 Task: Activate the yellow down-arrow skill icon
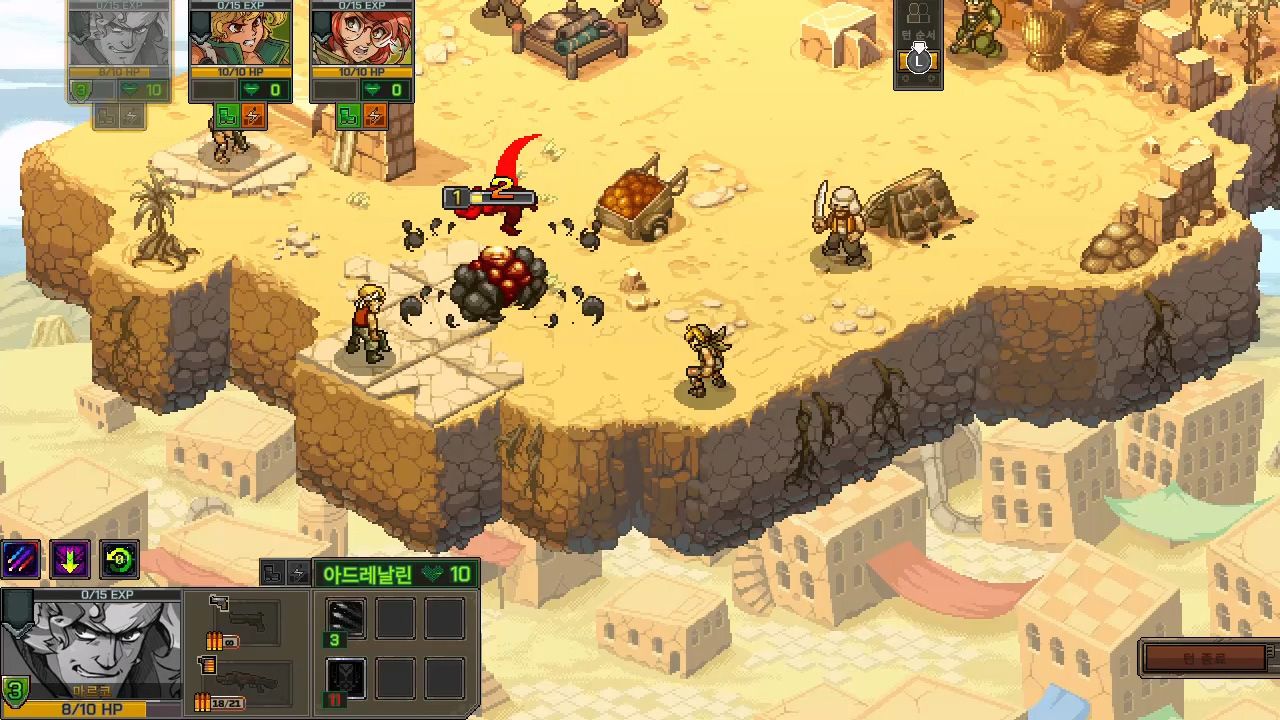70,561
